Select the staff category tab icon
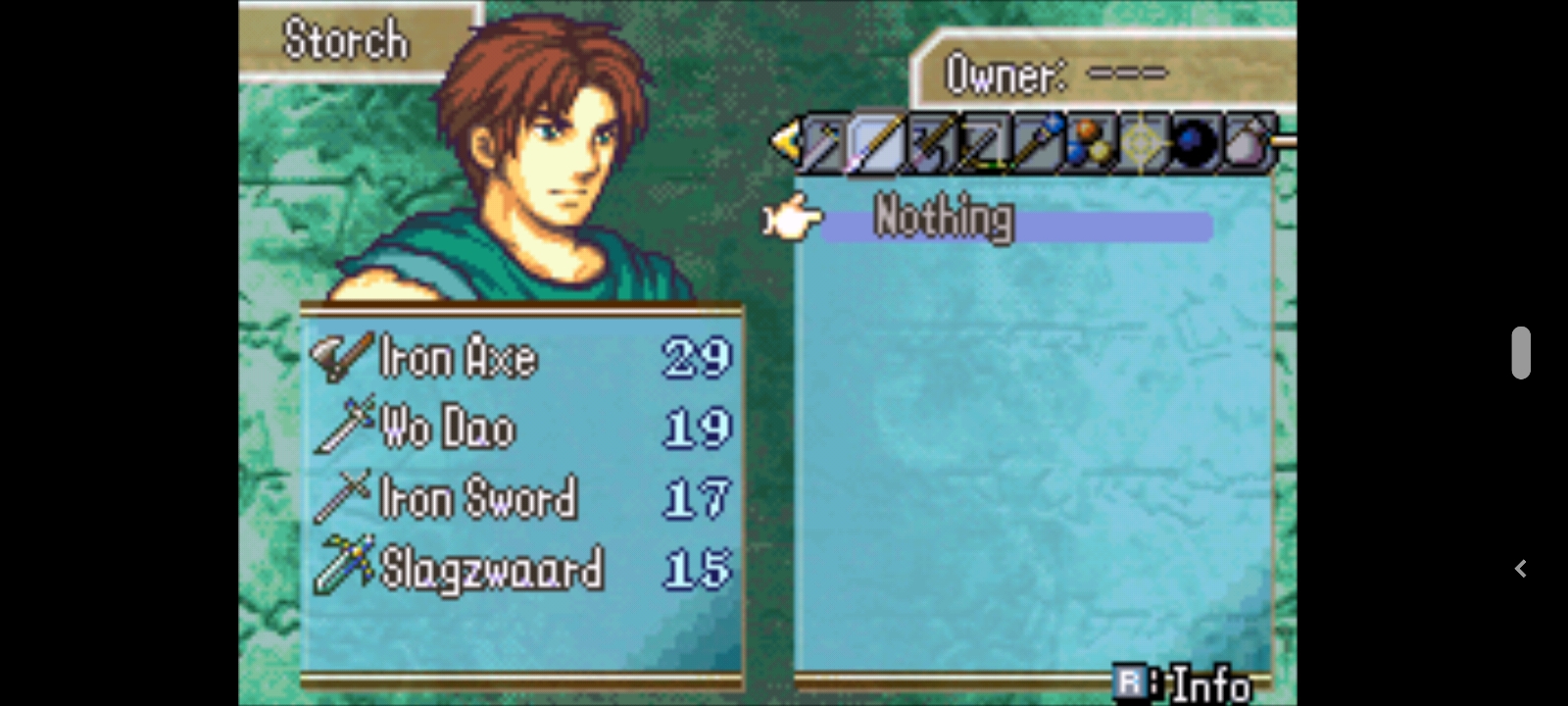The image size is (1568, 706). point(1039,145)
